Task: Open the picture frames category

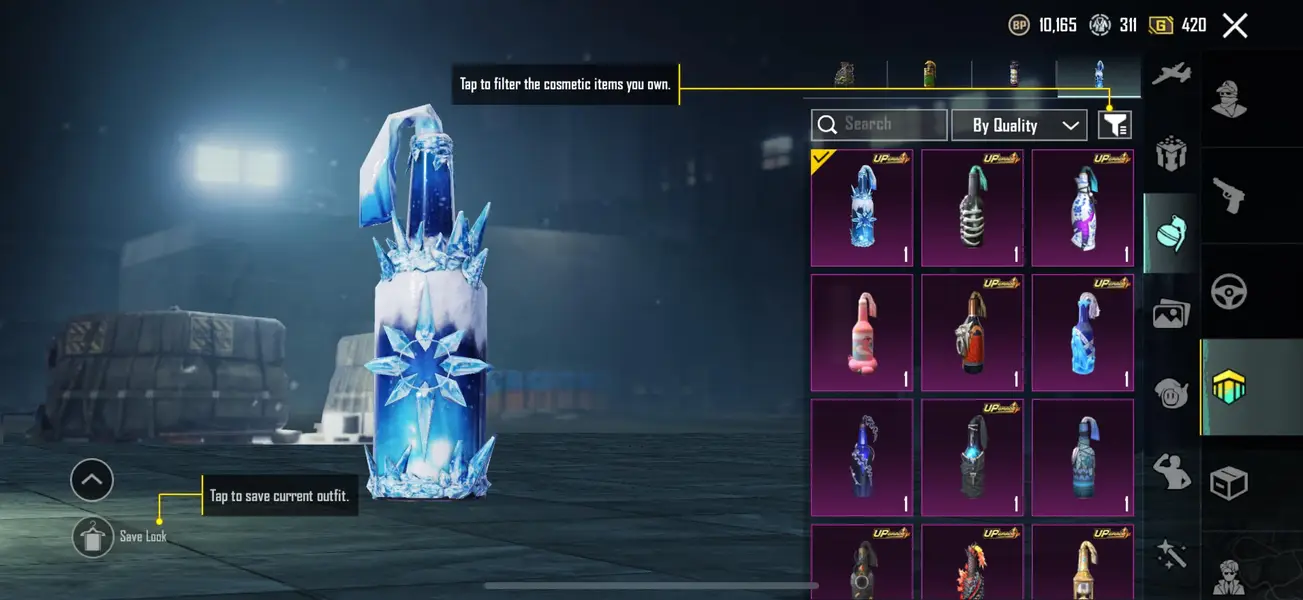Action: 1171,314
